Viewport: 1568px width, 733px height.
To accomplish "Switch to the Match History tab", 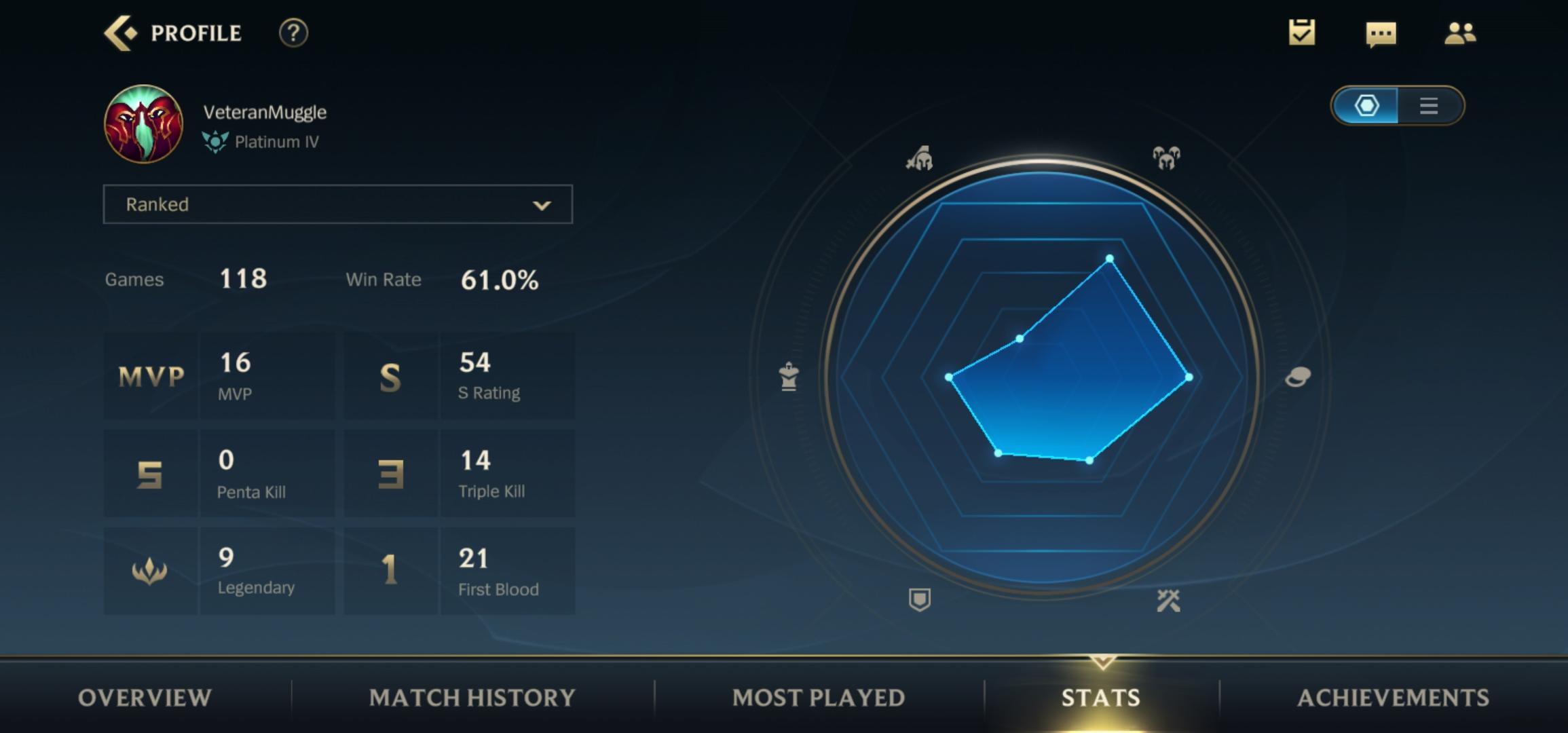I will [x=472, y=698].
